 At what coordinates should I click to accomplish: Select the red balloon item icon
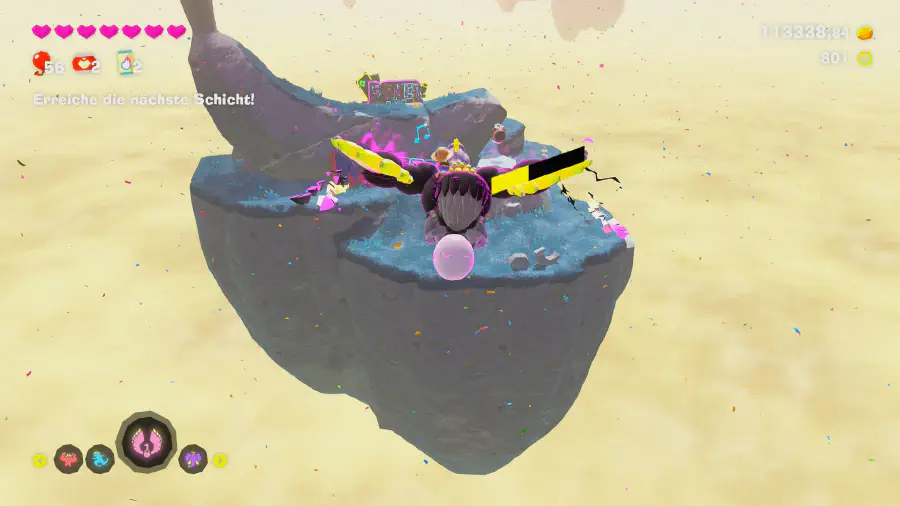(x=39, y=66)
